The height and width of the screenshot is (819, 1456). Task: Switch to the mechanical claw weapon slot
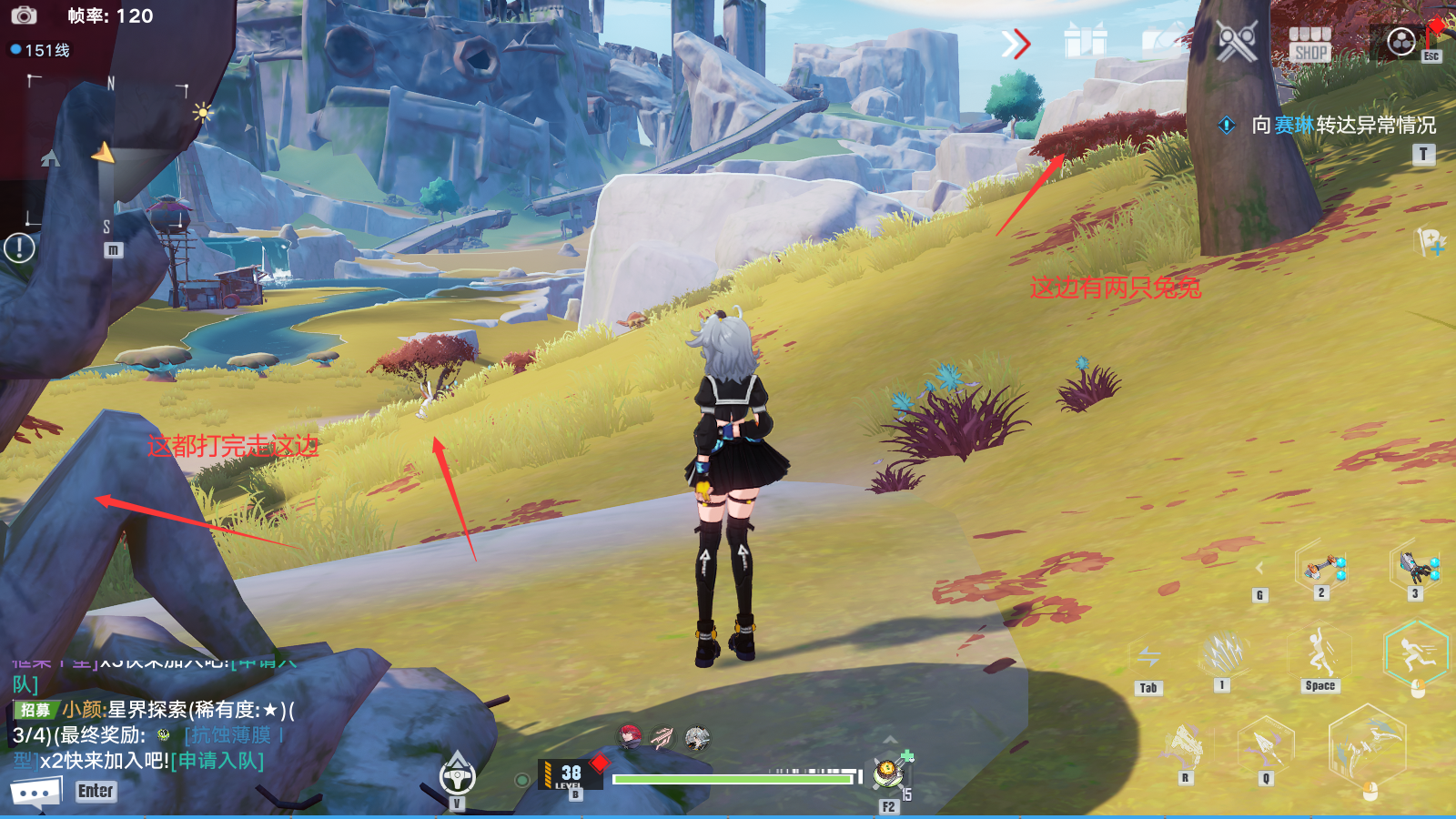(1415, 567)
